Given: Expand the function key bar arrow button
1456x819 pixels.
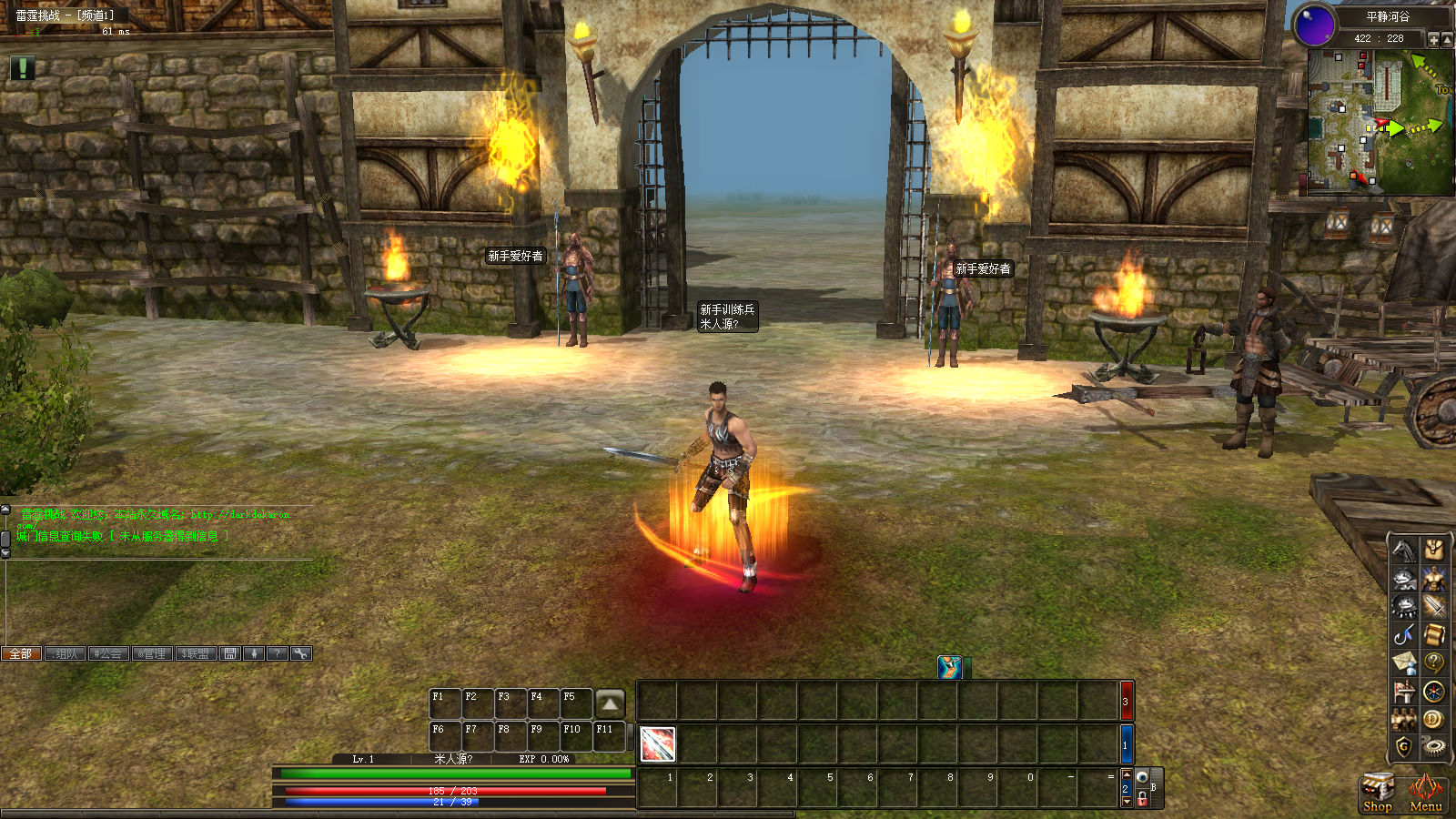Looking at the screenshot, I should point(610,703).
